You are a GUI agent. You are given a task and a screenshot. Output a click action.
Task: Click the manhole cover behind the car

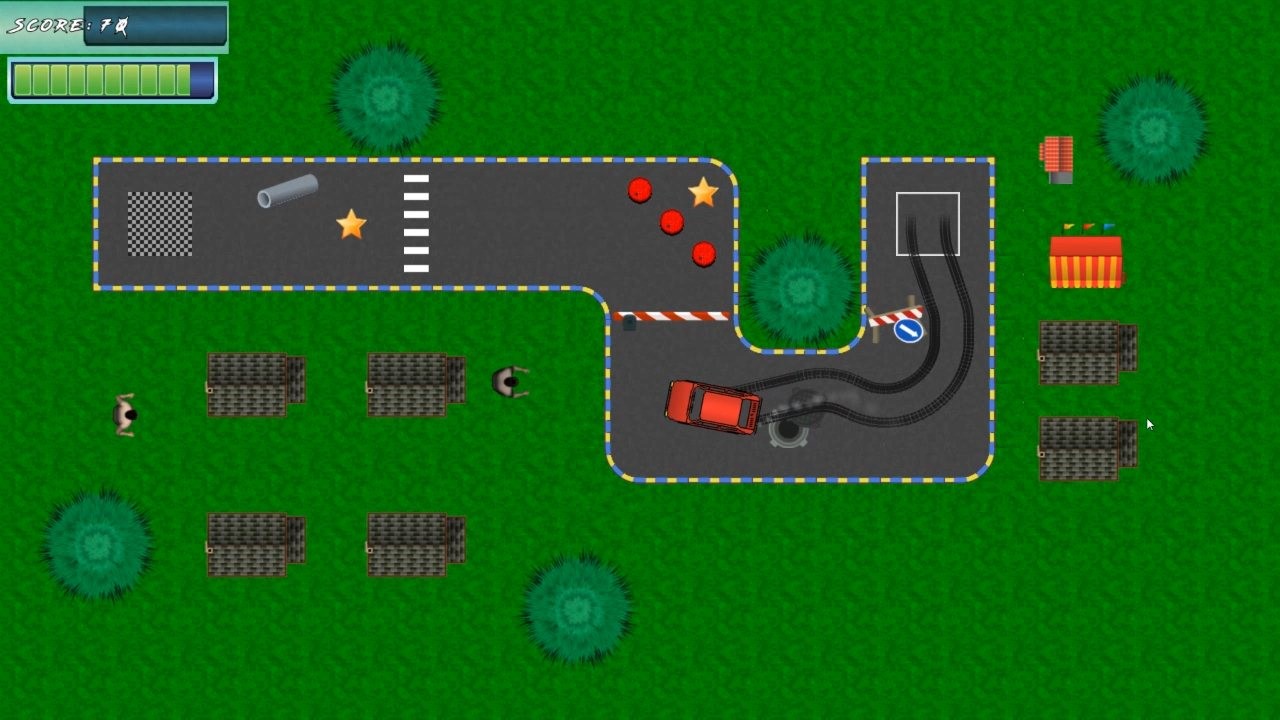(786, 432)
